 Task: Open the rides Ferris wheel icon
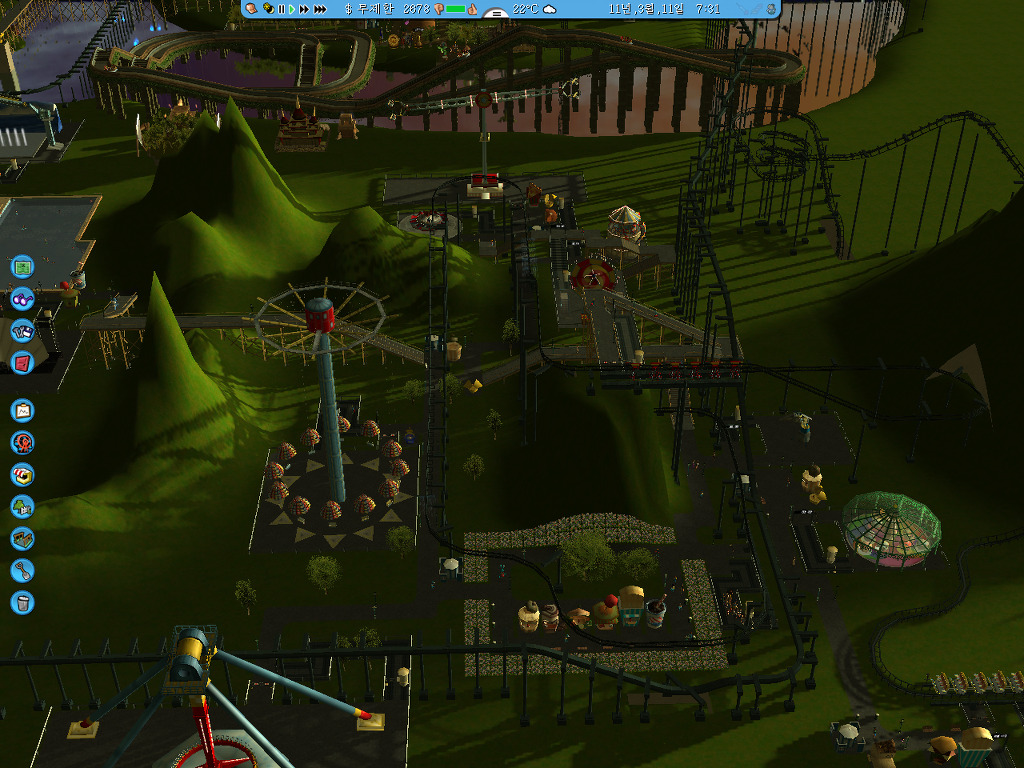click(x=22, y=442)
